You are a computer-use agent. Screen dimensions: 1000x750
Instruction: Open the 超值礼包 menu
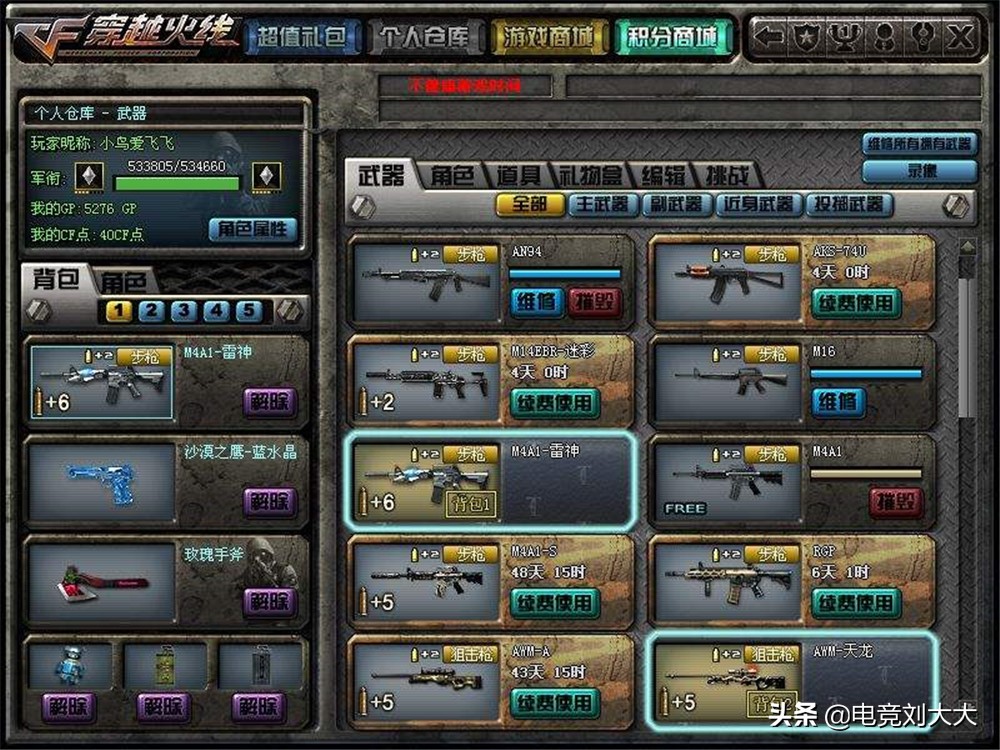[x=301, y=38]
